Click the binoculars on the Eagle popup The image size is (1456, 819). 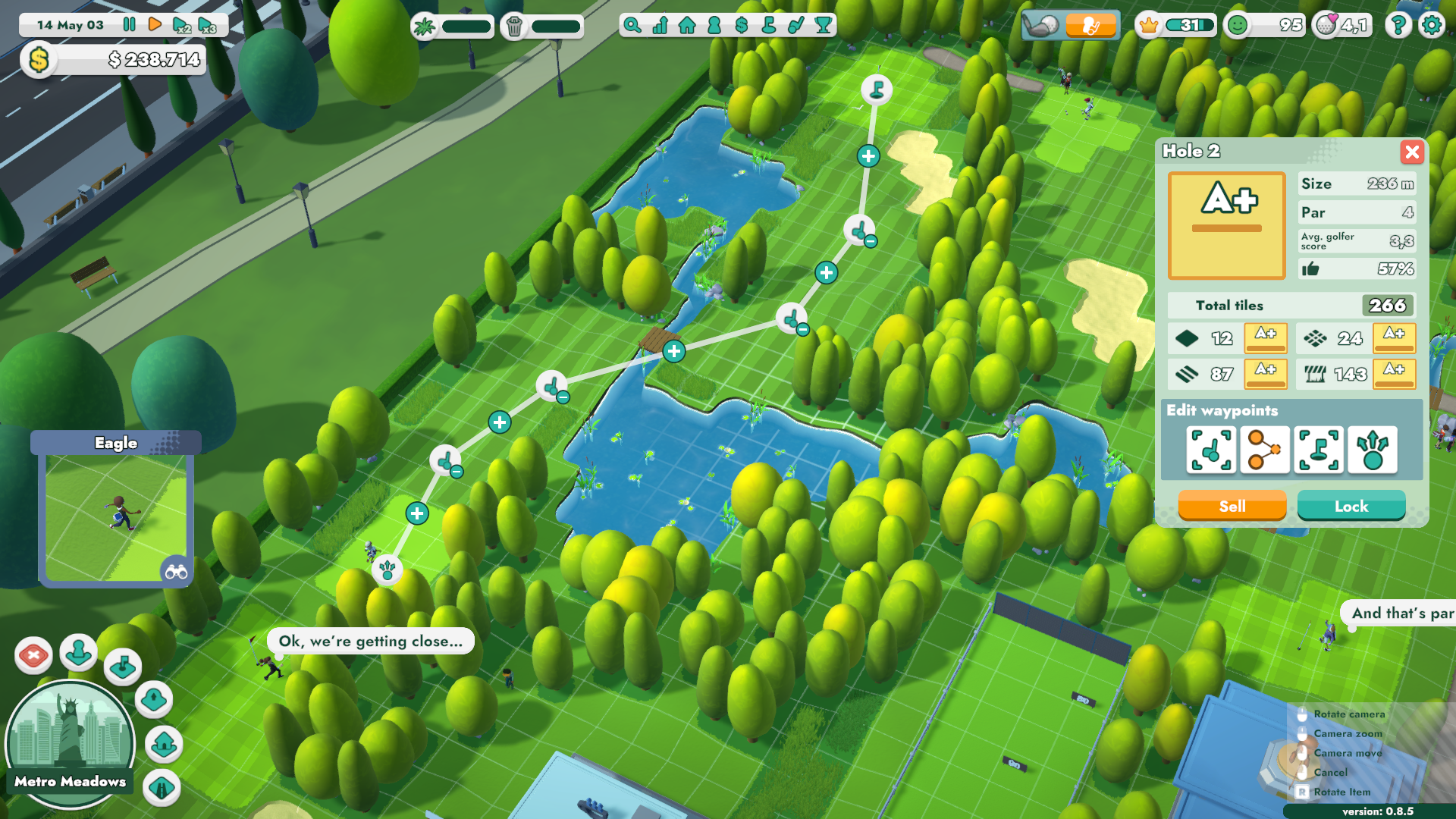coord(176,571)
